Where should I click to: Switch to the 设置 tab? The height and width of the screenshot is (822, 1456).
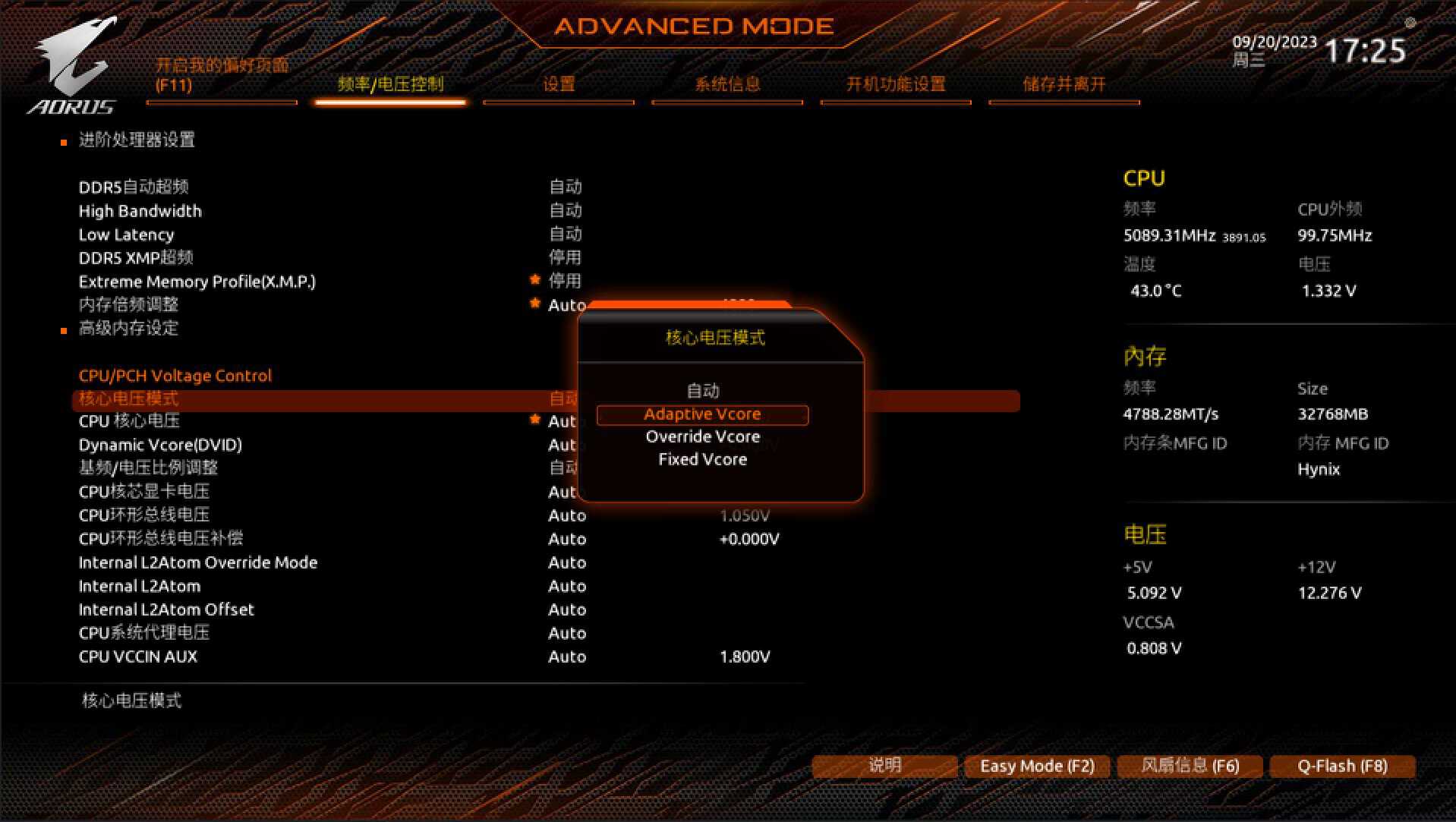click(559, 84)
